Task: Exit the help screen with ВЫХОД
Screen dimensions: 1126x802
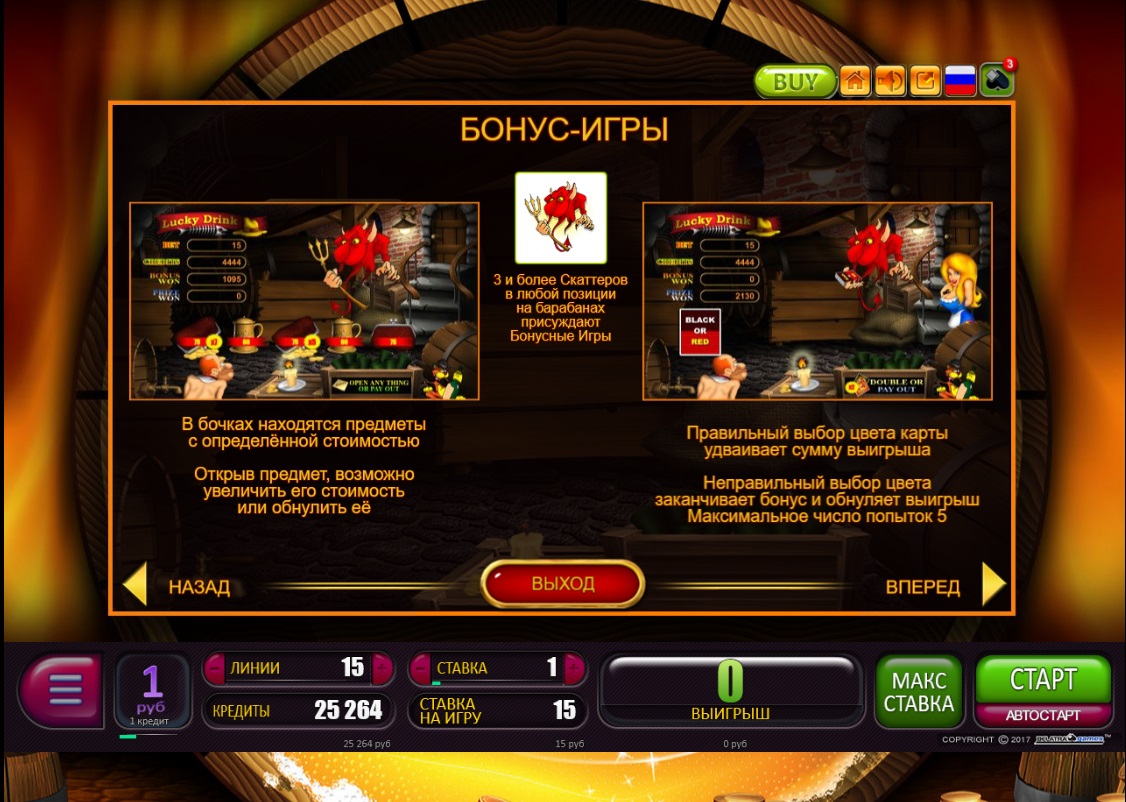Action: click(563, 584)
